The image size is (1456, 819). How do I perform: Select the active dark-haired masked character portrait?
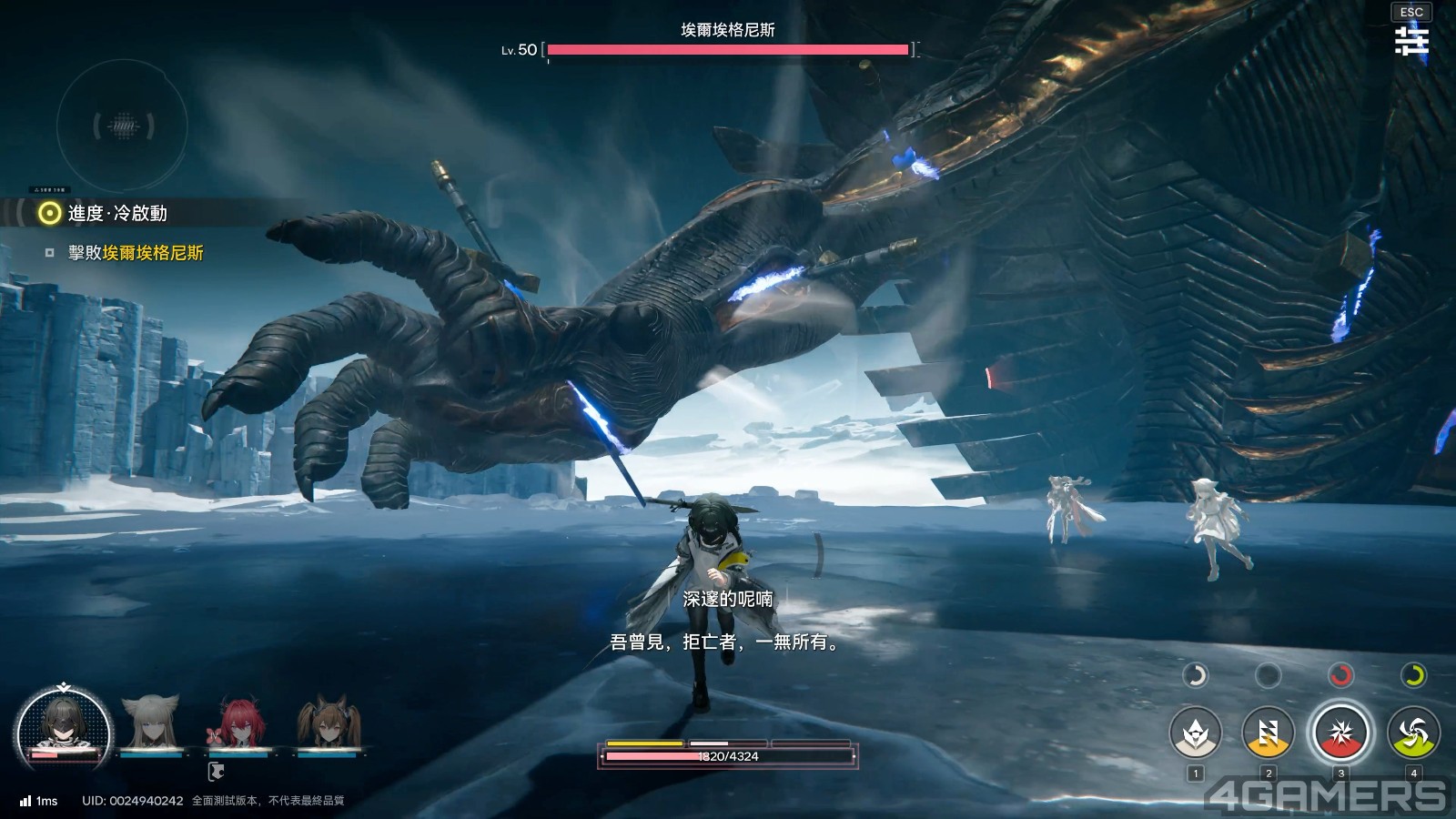pos(64,729)
